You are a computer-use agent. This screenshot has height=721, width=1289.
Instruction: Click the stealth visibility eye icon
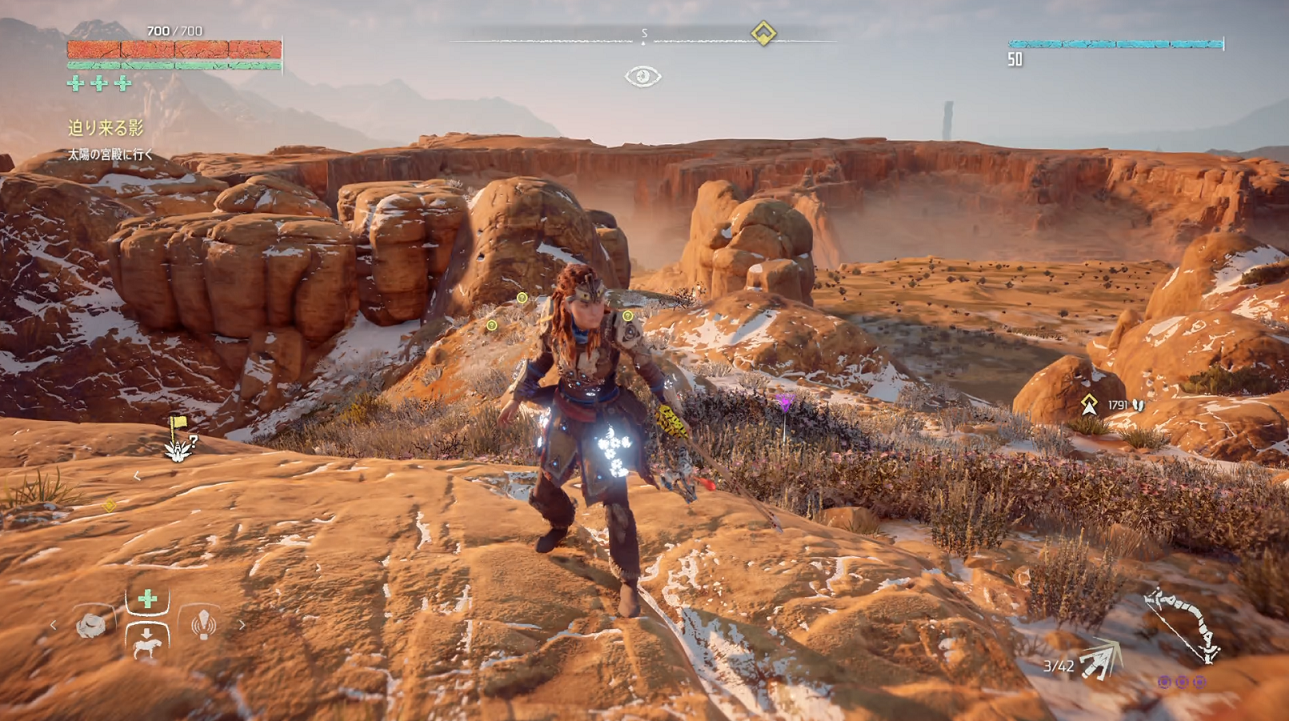tap(643, 76)
